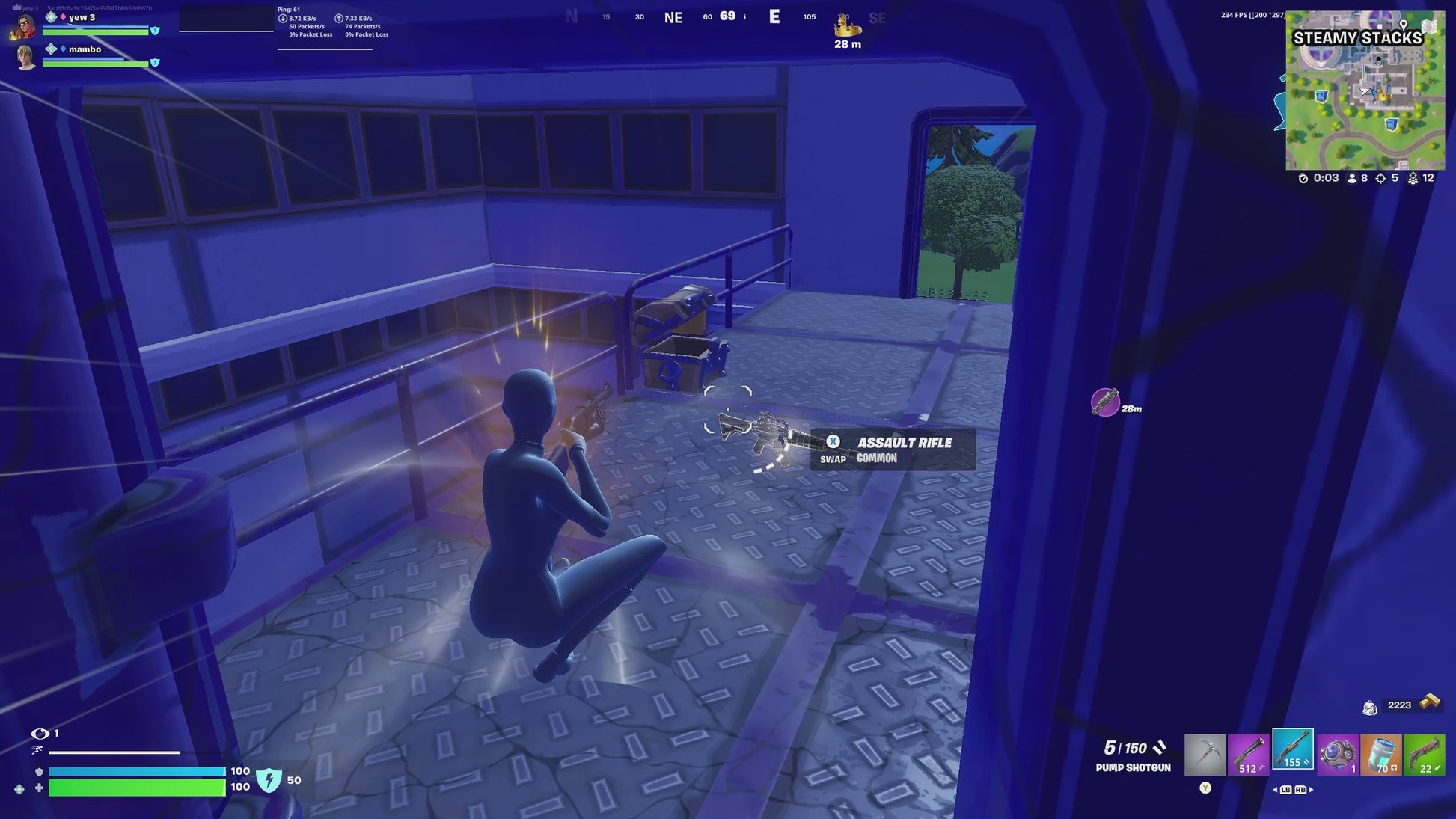Click the gold crown marker on the compass
1456x819 pixels.
click(848, 26)
